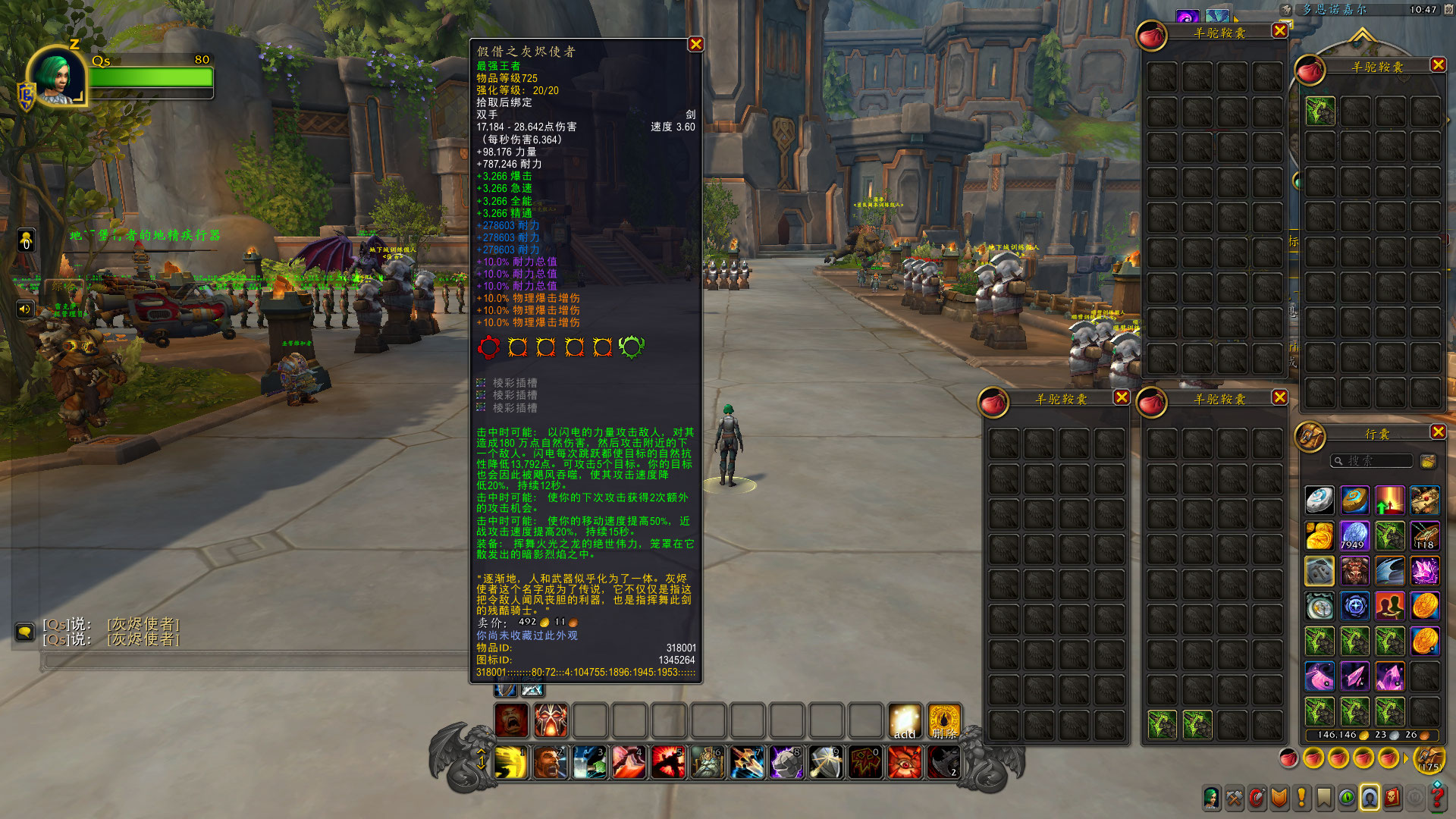The height and width of the screenshot is (819, 1456).
Task: Use the shouting warrior ability in slot 2
Action: (x=551, y=763)
